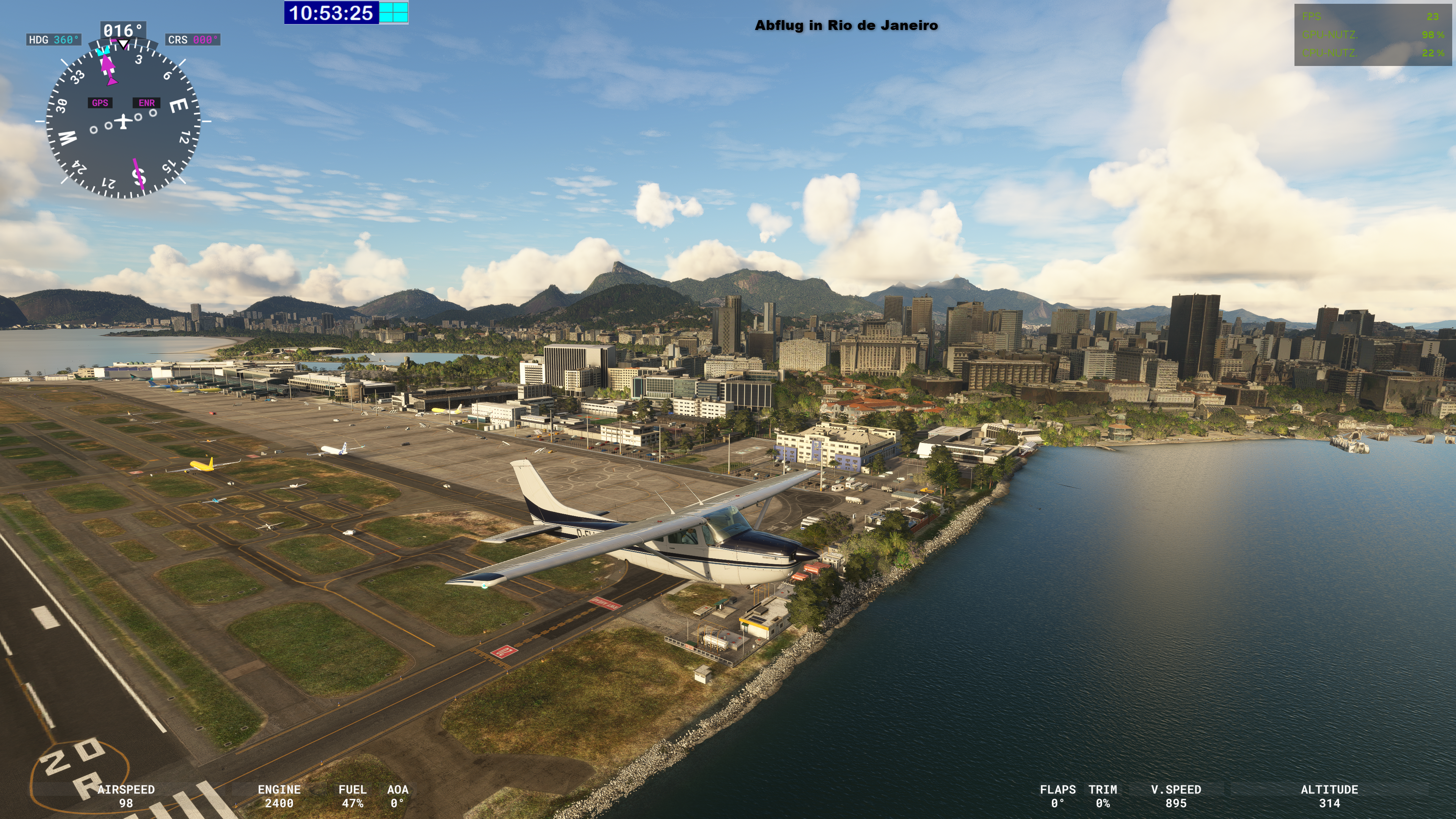1456x819 pixels.
Task: Click the cyan grid icon beside the clock
Action: 394,13
